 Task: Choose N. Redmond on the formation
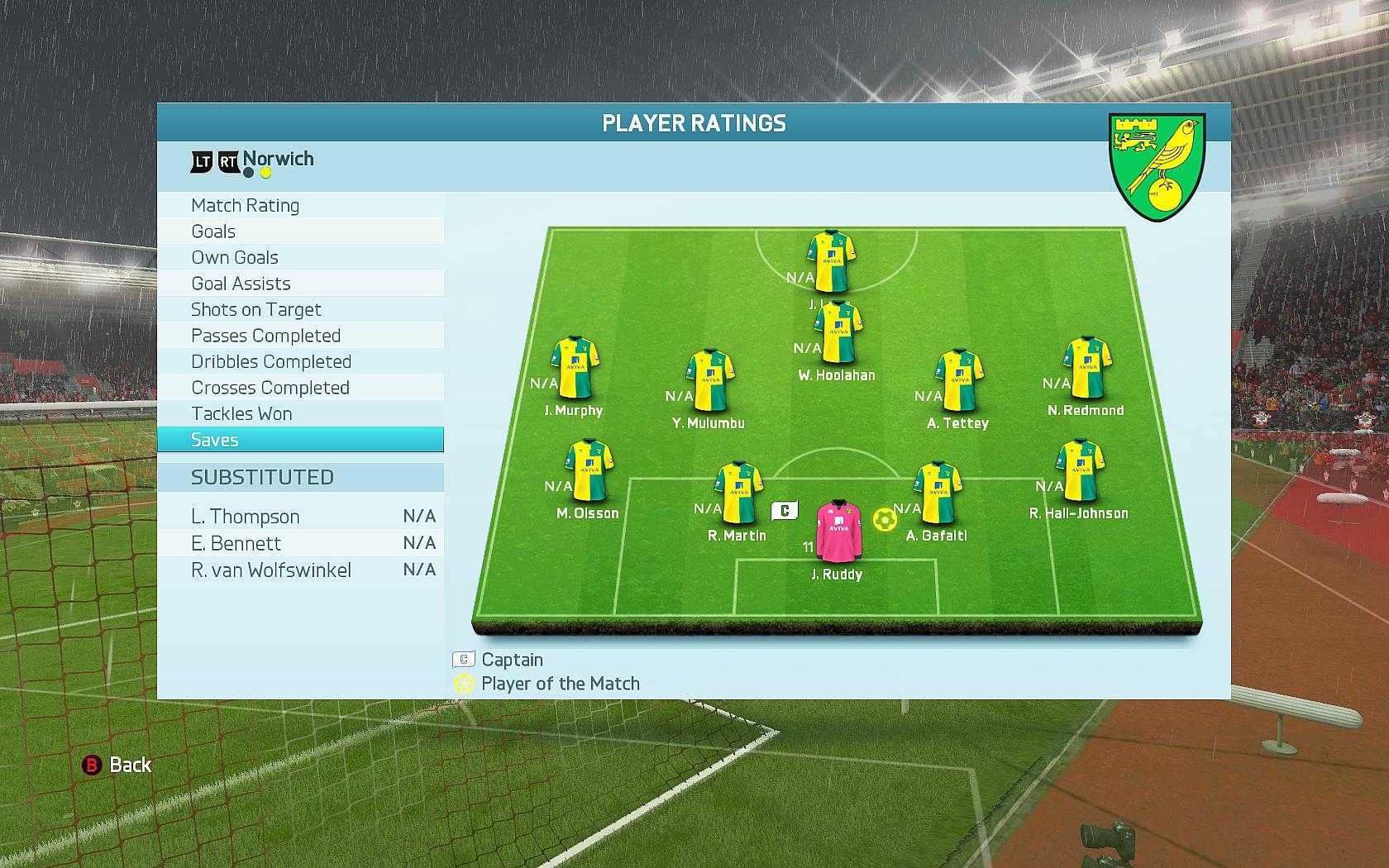[1087, 368]
